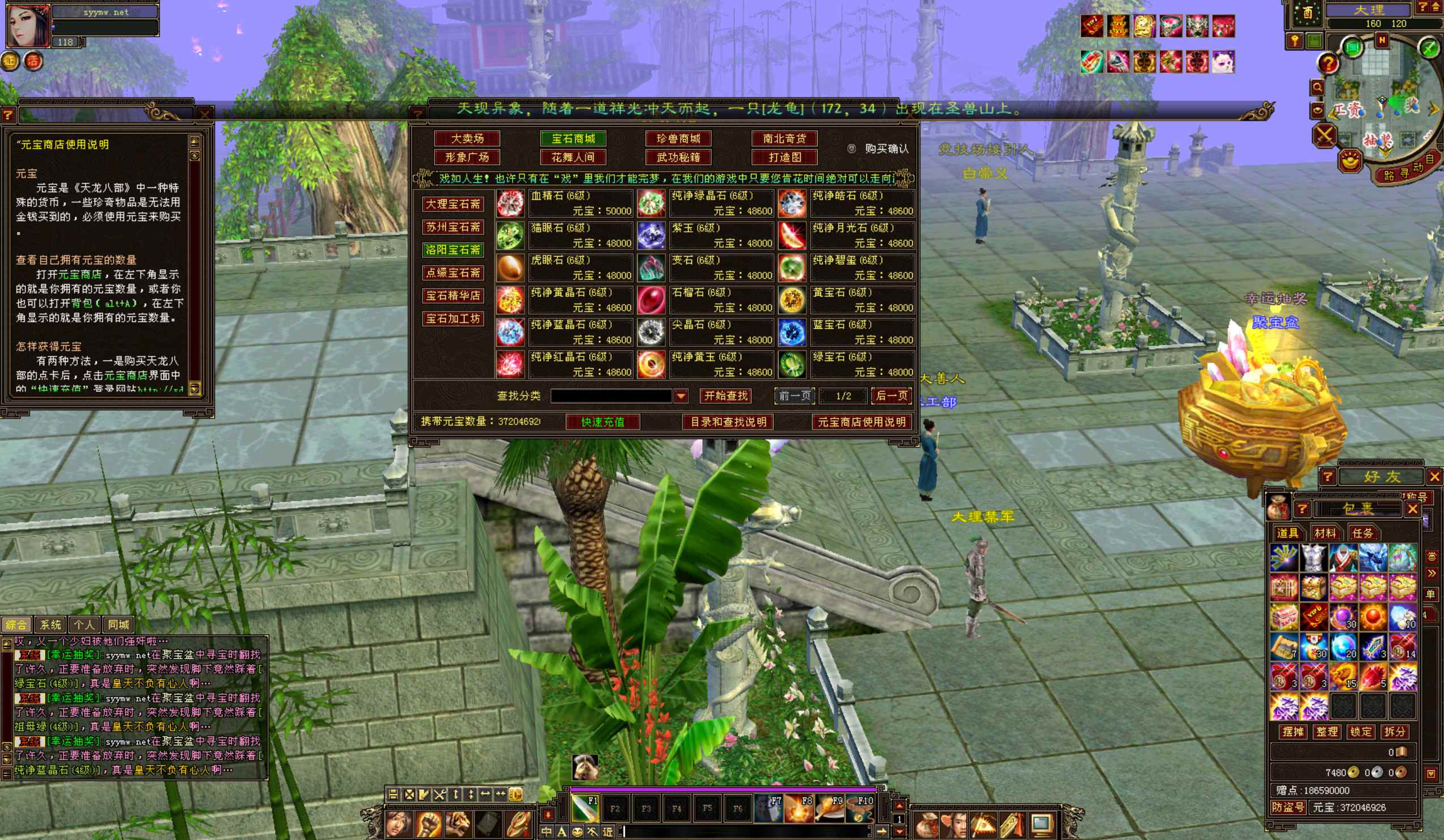
Task: Open the 查找分类 dropdown arrow
Action: pyautogui.click(x=681, y=396)
